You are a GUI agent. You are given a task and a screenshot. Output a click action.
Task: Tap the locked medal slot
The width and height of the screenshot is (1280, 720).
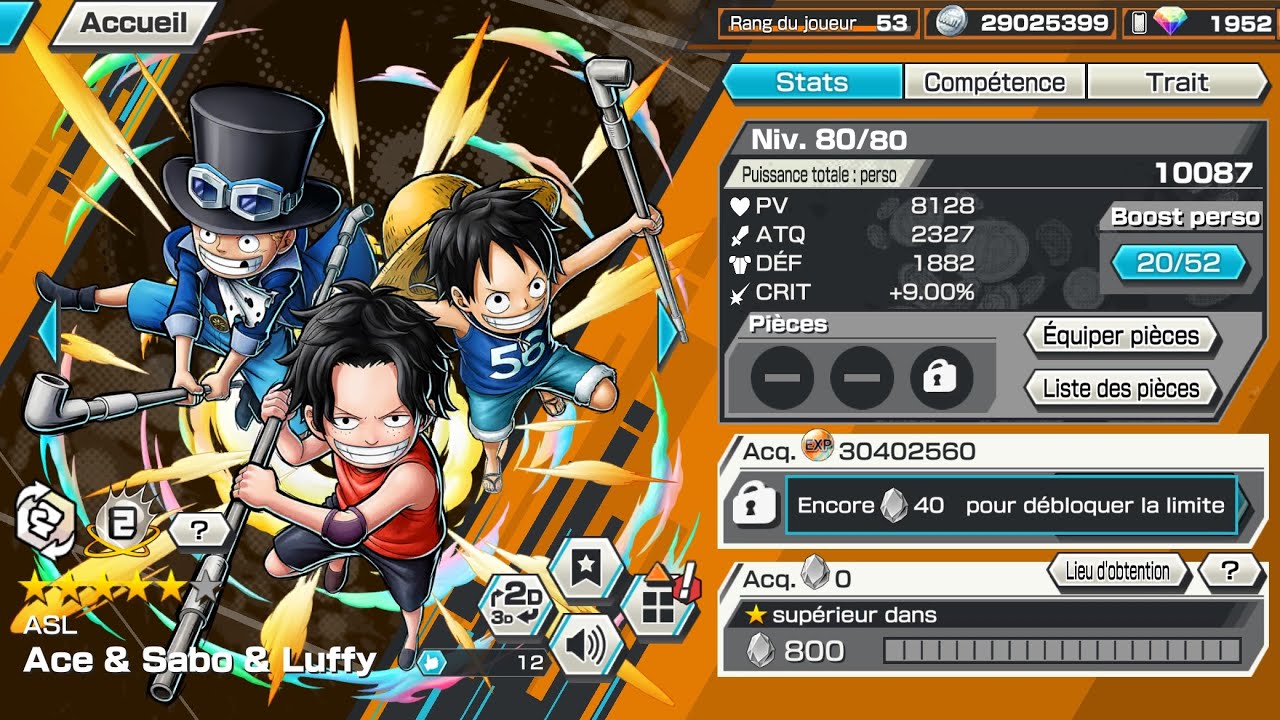(x=941, y=378)
